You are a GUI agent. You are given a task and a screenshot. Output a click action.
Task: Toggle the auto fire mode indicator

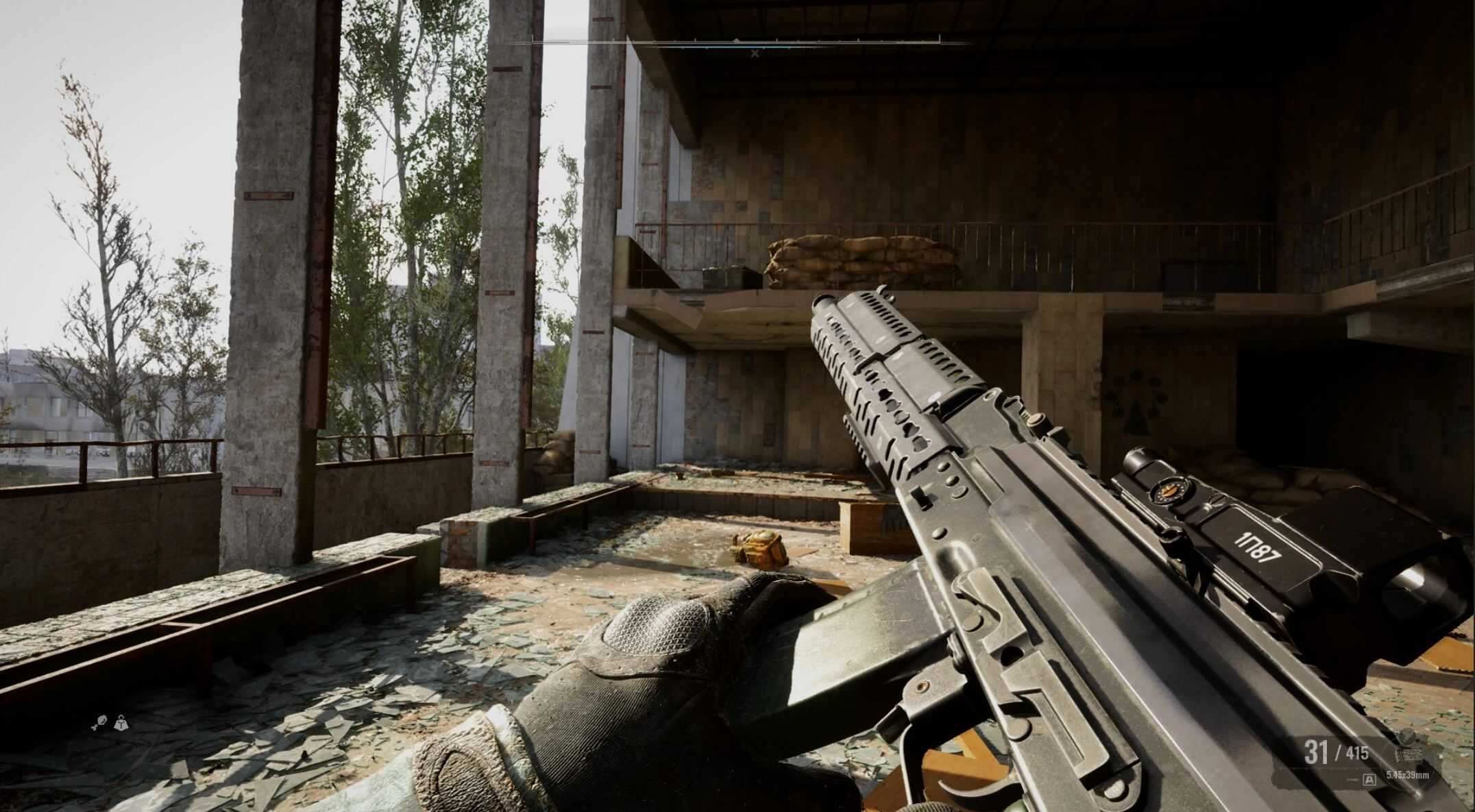point(1369,779)
